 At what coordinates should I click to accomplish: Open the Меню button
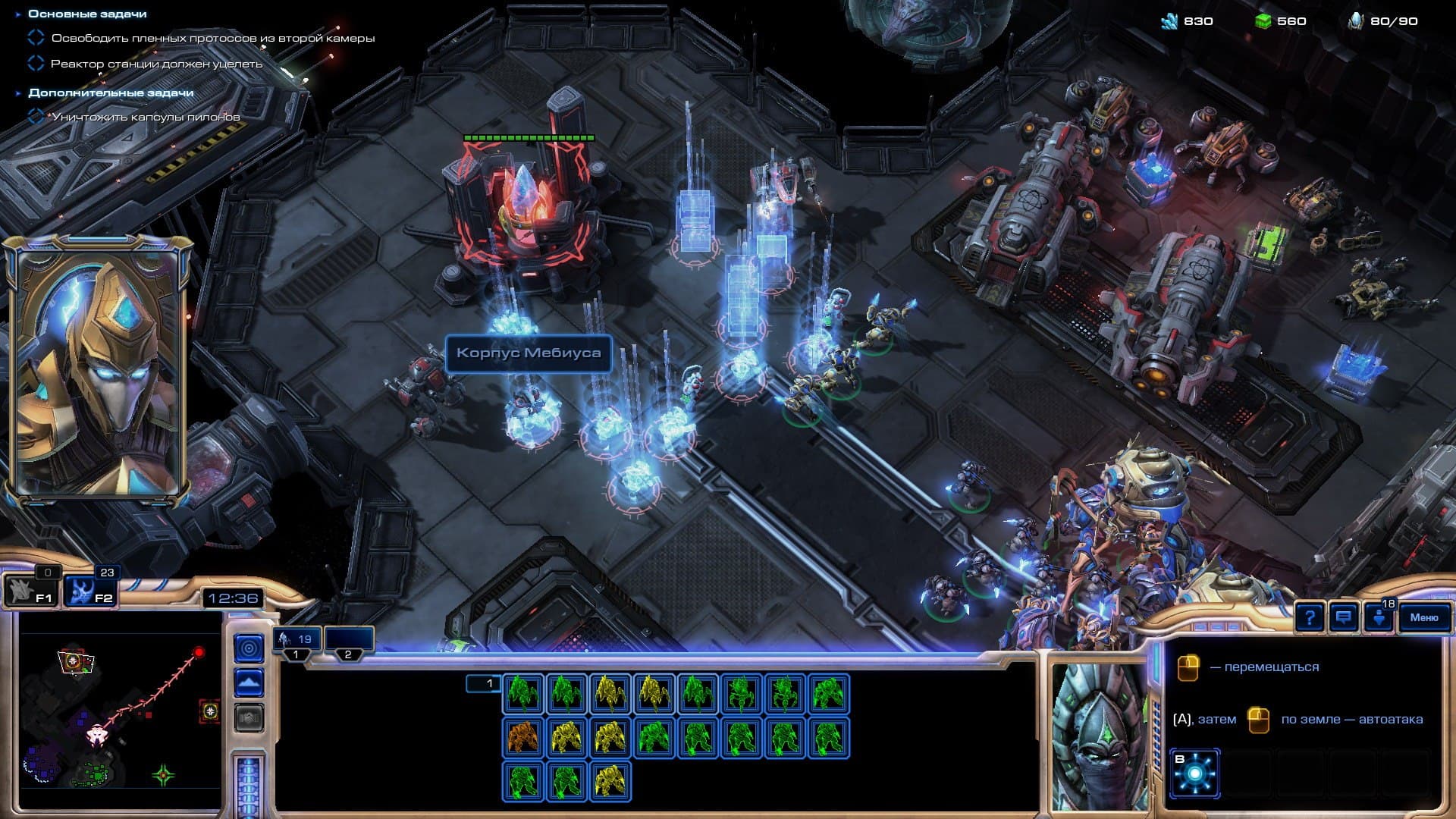click(x=1423, y=617)
